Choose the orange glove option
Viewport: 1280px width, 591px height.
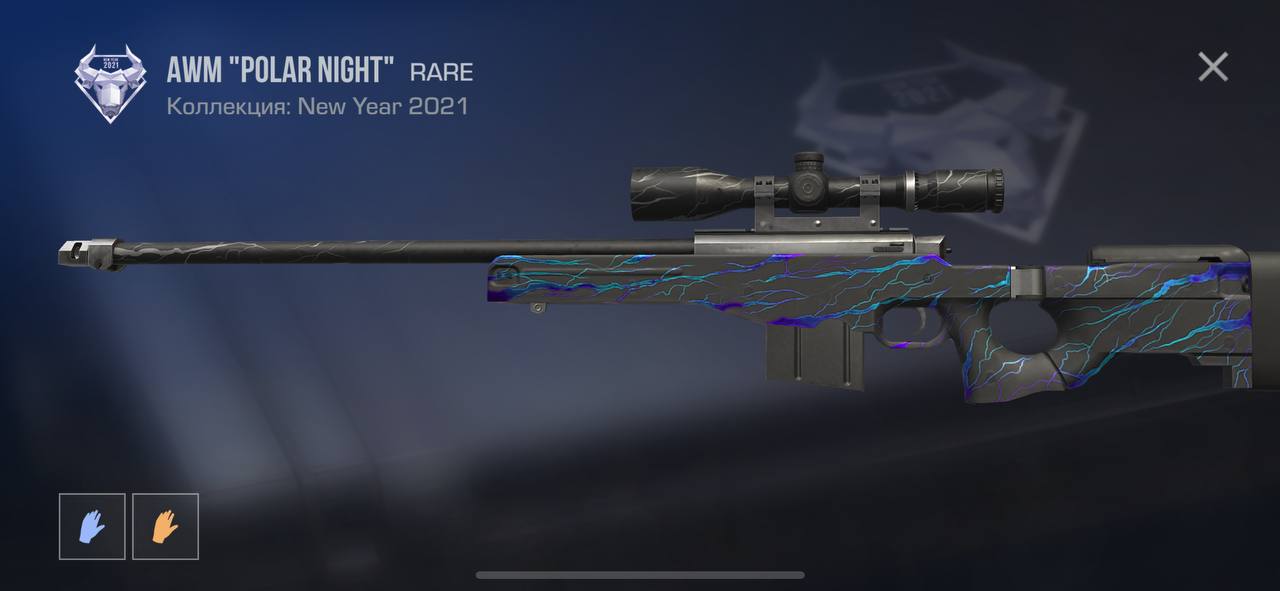[x=165, y=526]
